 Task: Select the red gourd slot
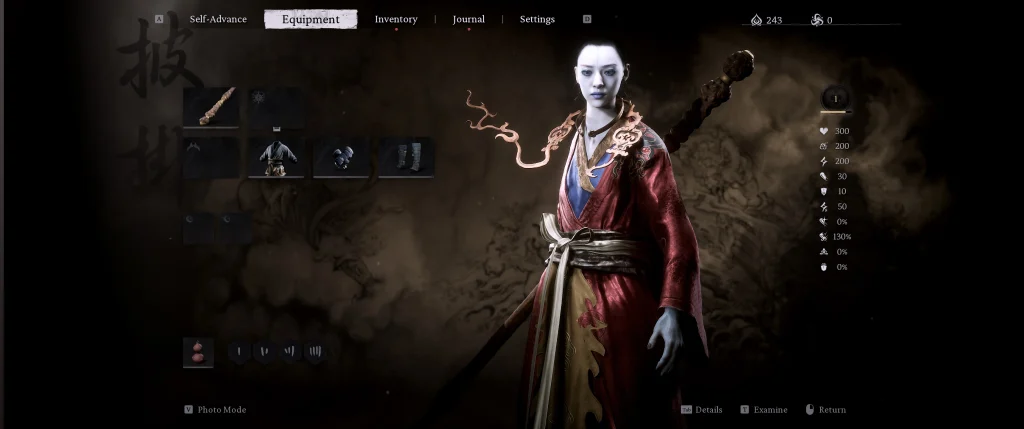tap(198, 352)
